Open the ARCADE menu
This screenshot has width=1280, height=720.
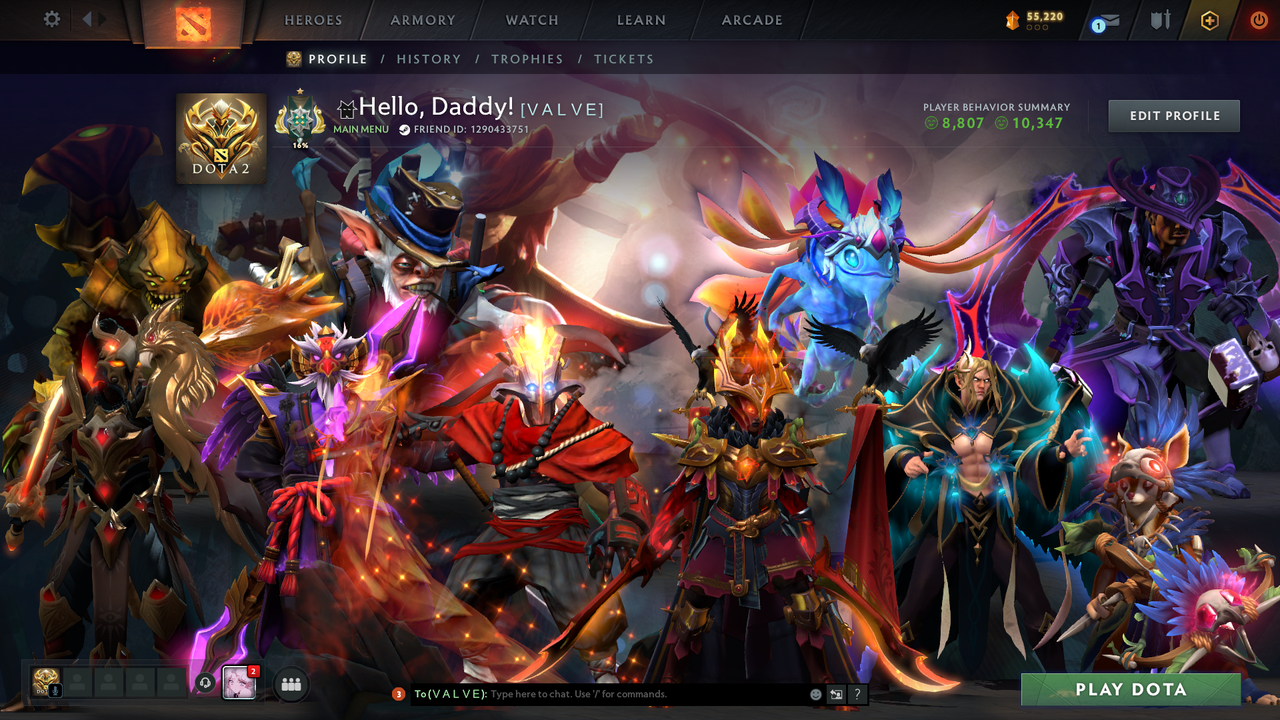pos(751,20)
